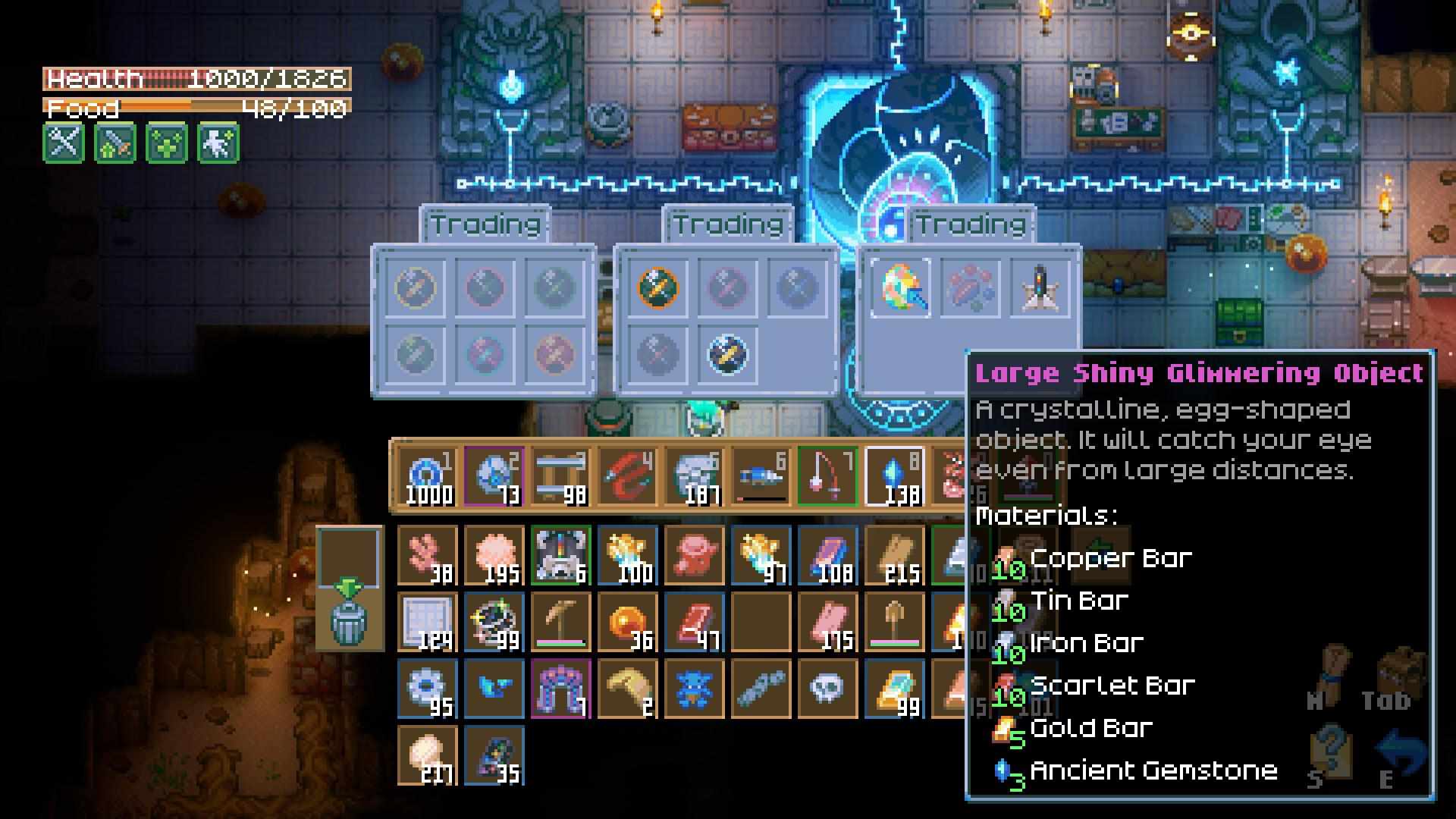The width and height of the screenshot is (1456, 819).
Task: Pick the blue gear stack of 95
Action: [x=428, y=689]
